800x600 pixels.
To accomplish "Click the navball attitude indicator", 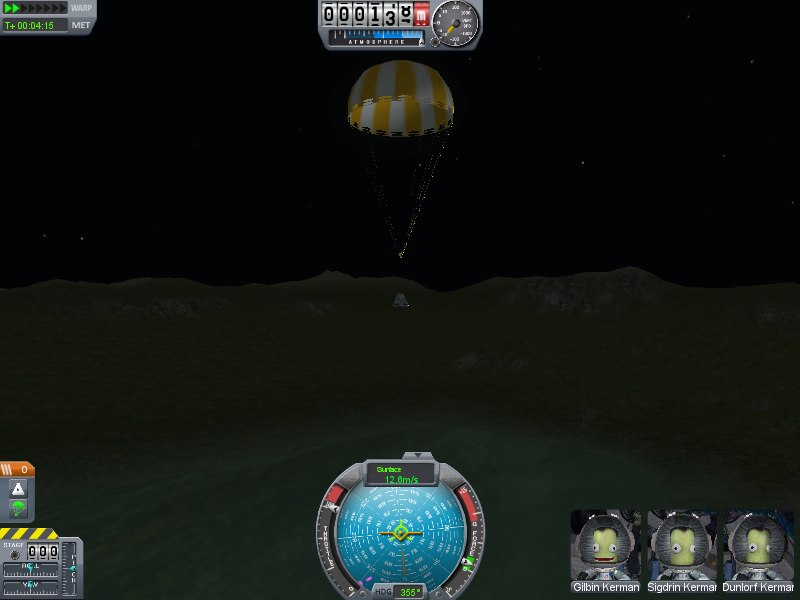I will (400, 534).
